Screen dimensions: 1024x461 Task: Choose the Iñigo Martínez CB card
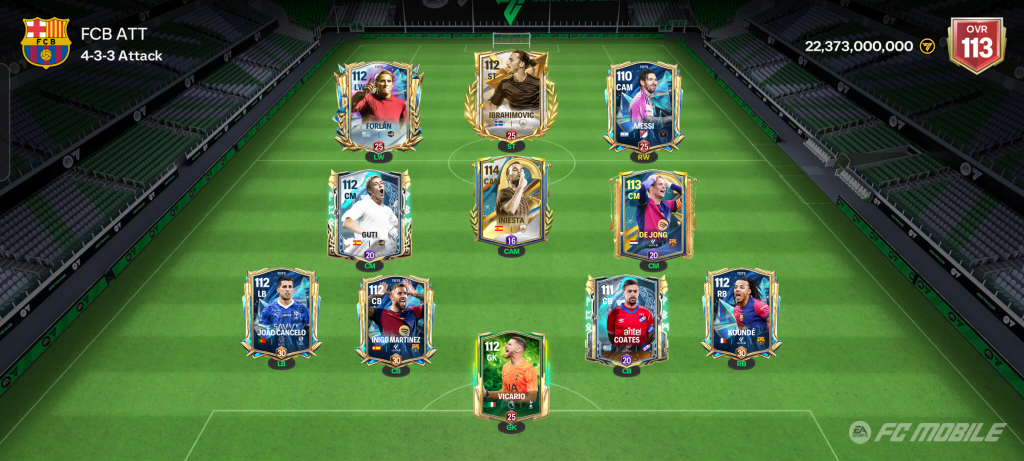pyautogui.click(x=396, y=318)
